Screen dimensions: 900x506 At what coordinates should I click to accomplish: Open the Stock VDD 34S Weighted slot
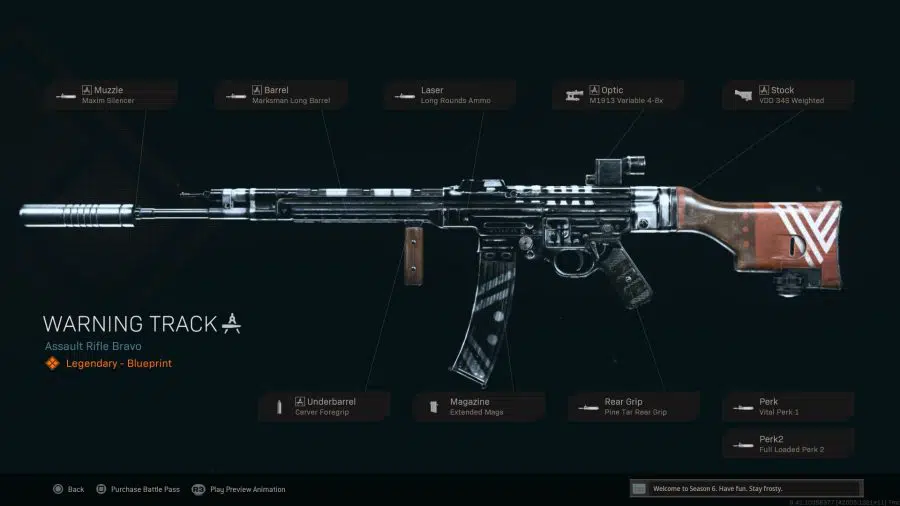(789, 95)
